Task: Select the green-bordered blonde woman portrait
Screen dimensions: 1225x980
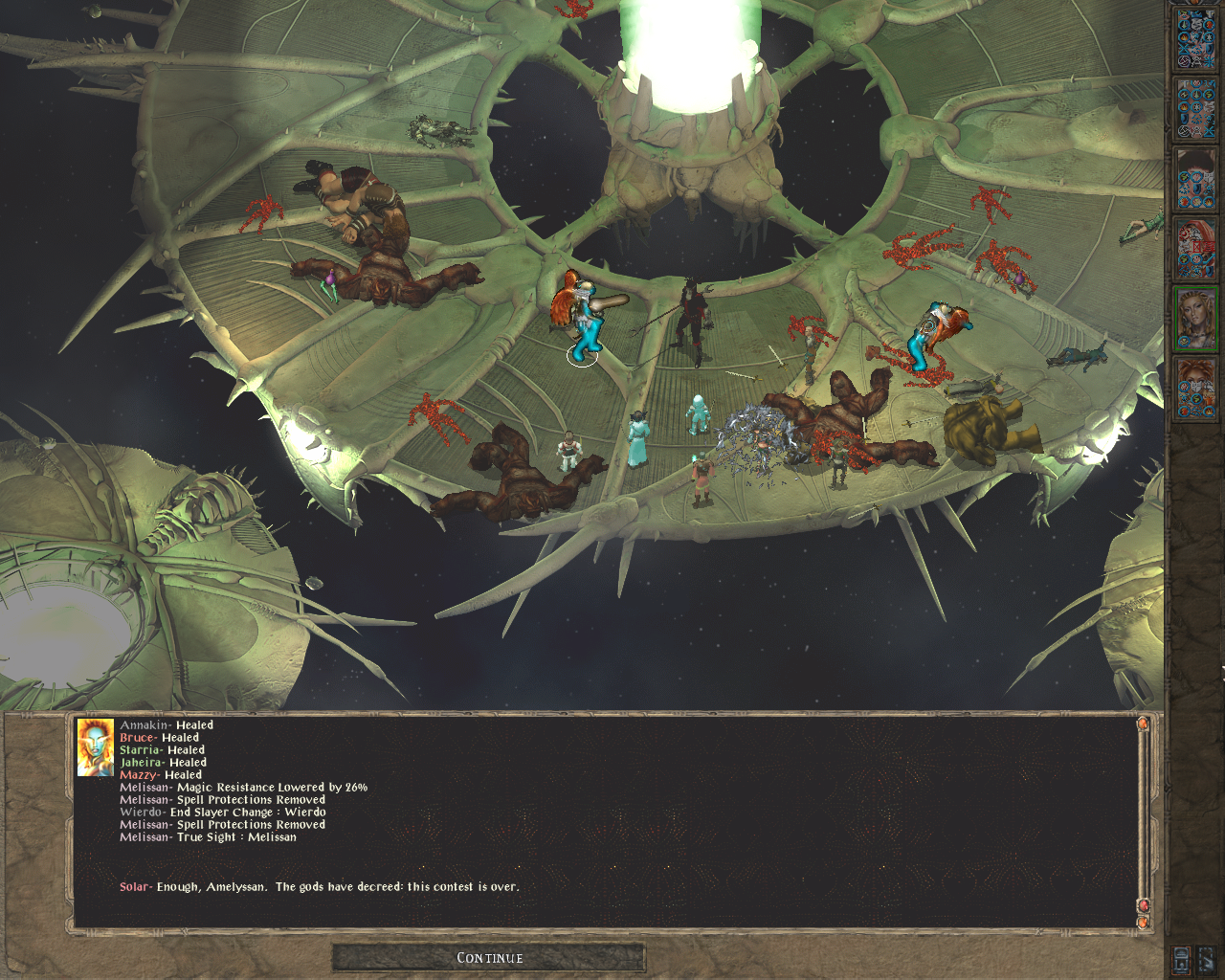Action: (x=1196, y=319)
